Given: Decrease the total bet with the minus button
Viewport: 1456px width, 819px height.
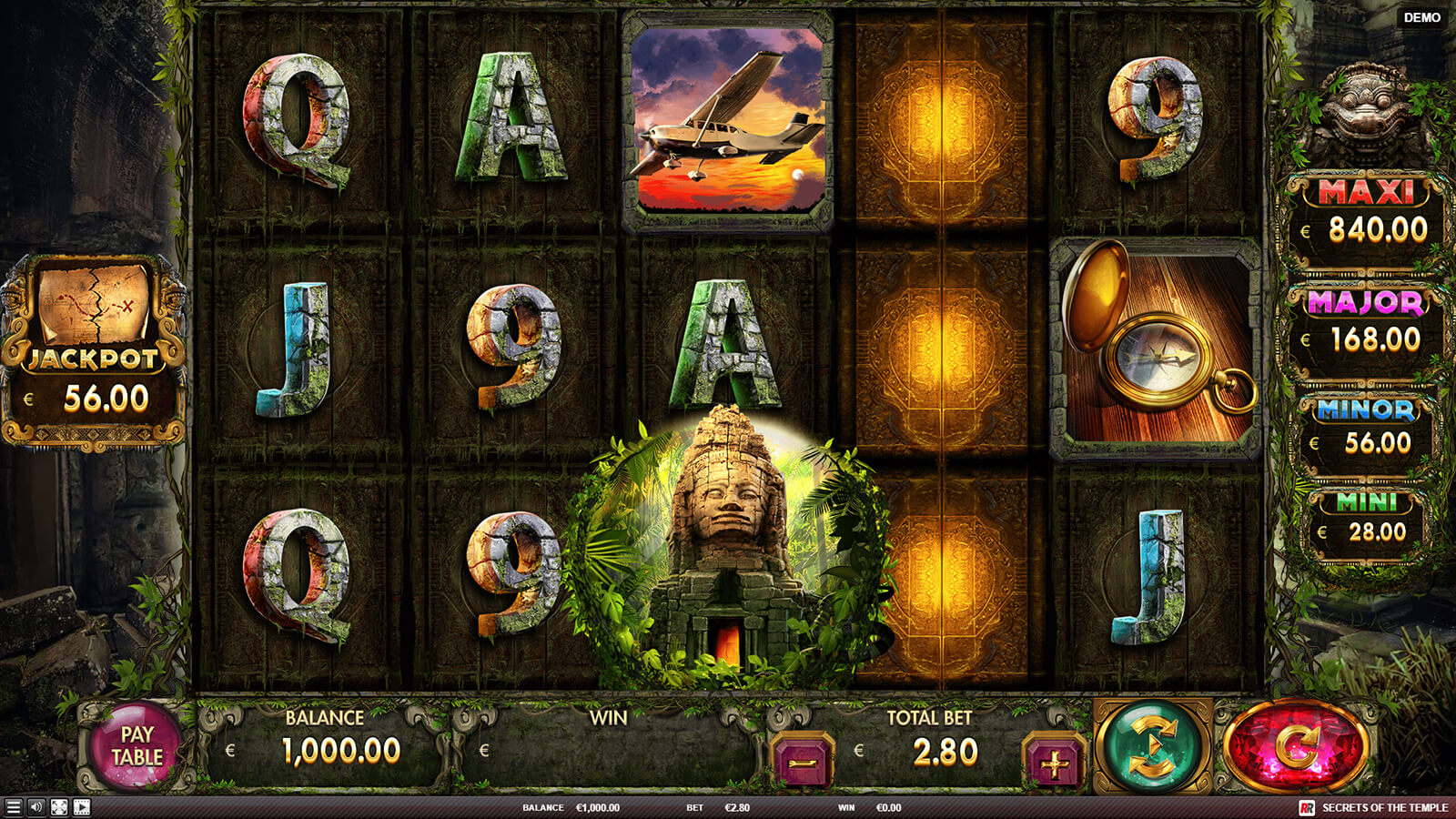Looking at the screenshot, I should (x=803, y=762).
